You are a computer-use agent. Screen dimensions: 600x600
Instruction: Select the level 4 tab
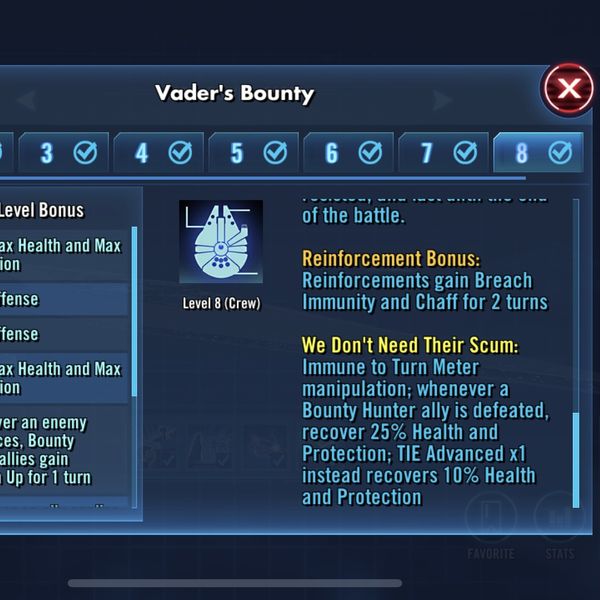click(x=158, y=153)
